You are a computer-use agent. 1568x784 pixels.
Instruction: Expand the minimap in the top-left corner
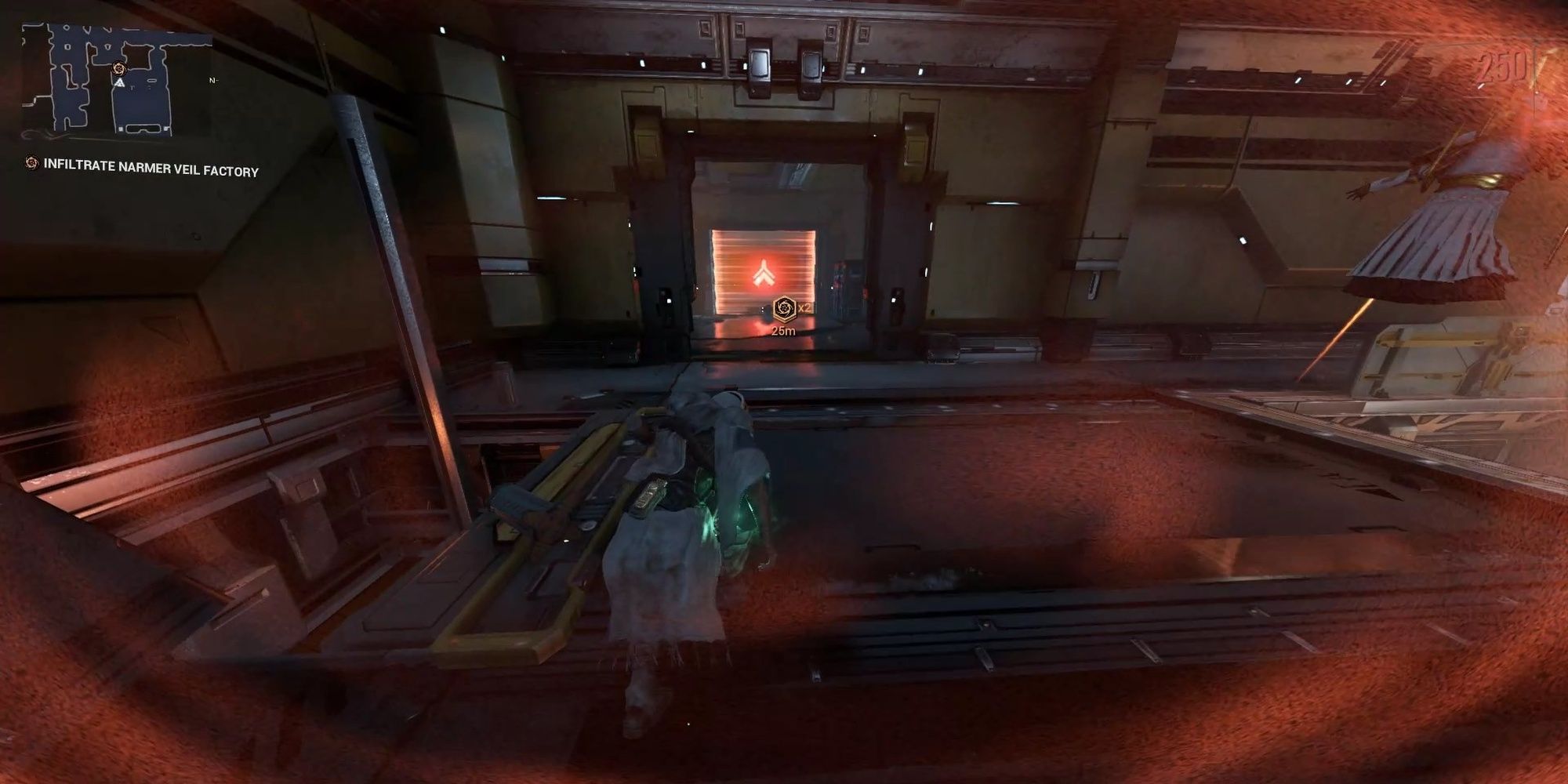click(116, 78)
